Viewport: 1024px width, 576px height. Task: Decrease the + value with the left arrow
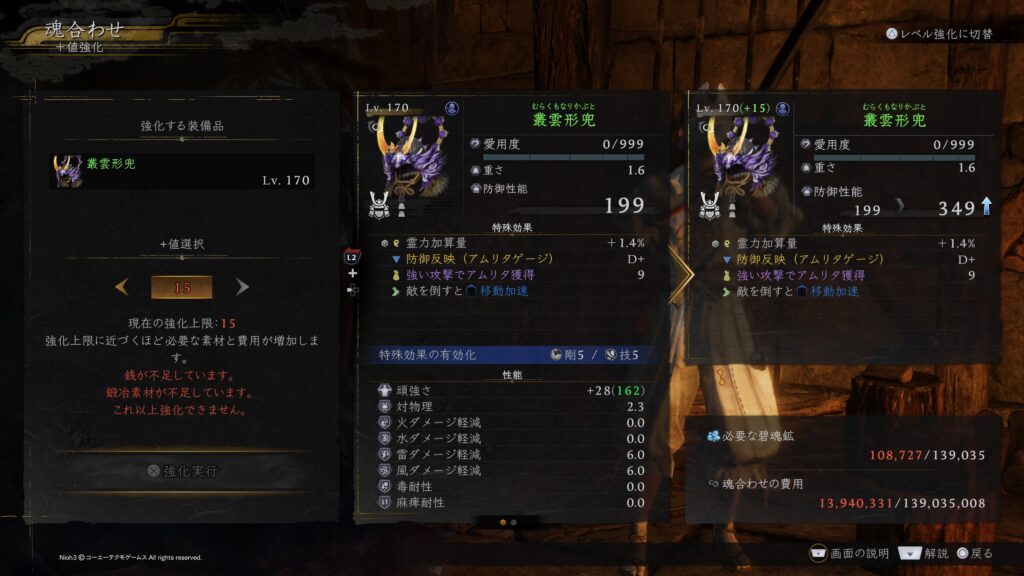[x=122, y=287]
